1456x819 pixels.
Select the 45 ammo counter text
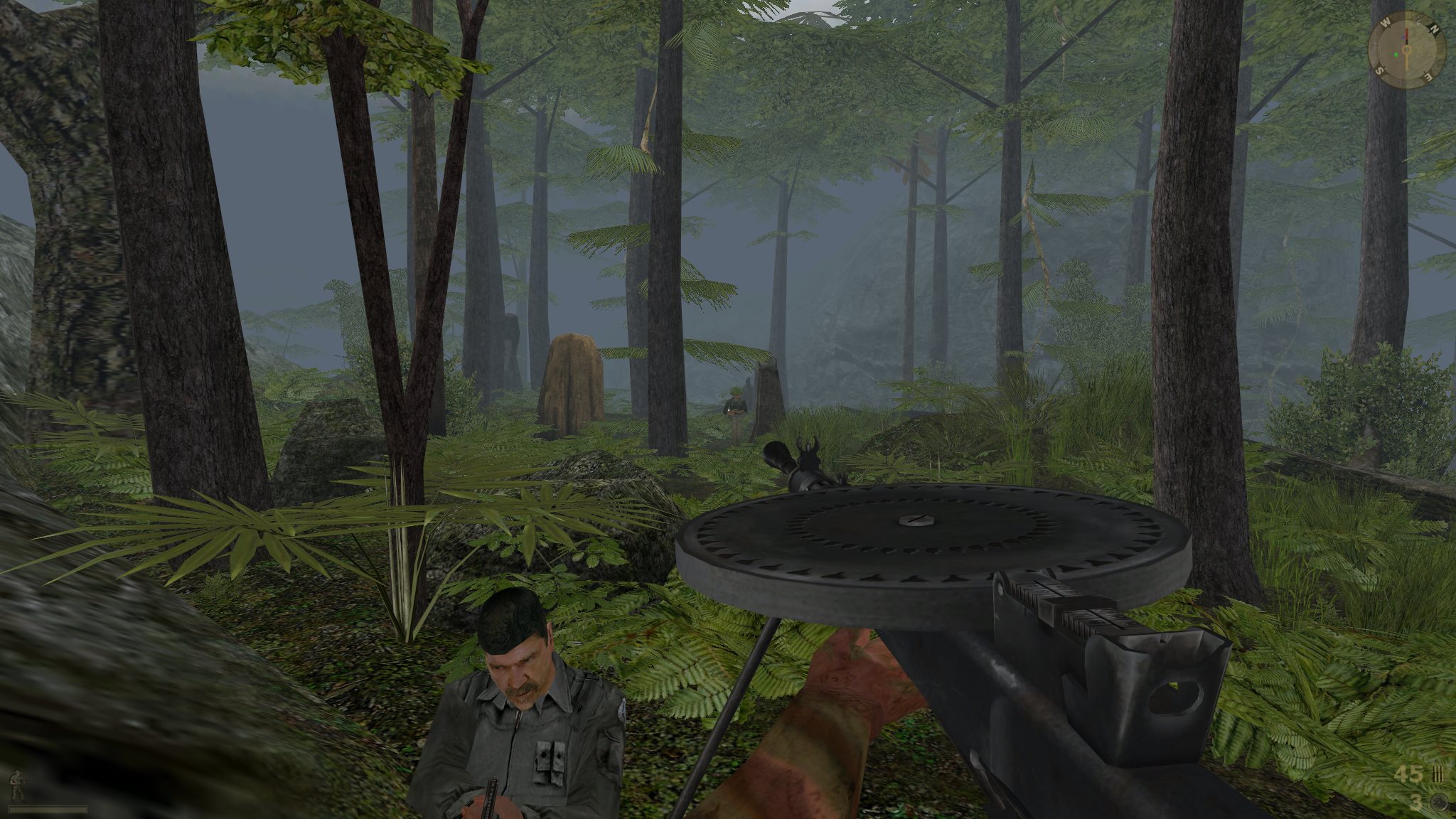pyautogui.click(x=1408, y=773)
